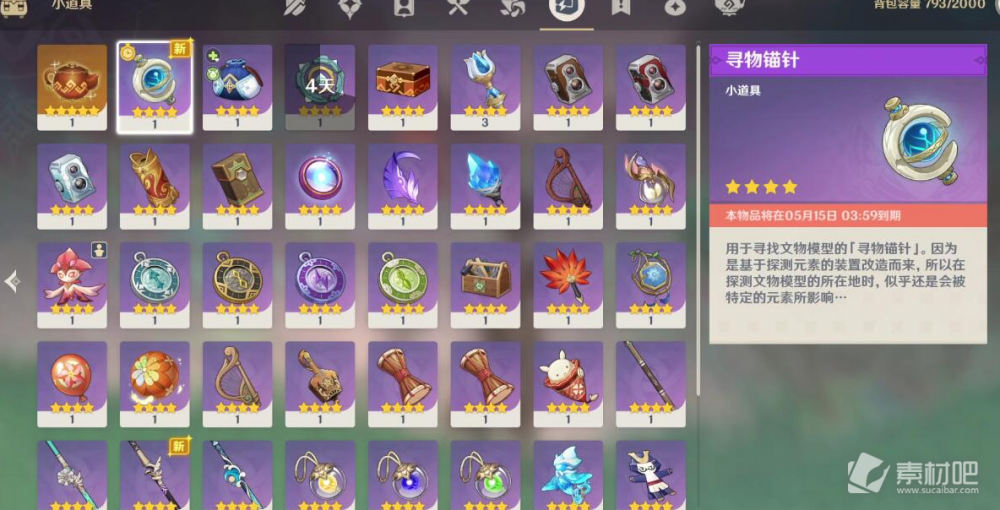Pick the blue crystal torch item
Viewport: 1000px width, 510px height.
pyautogui.click(x=485, y=180)
